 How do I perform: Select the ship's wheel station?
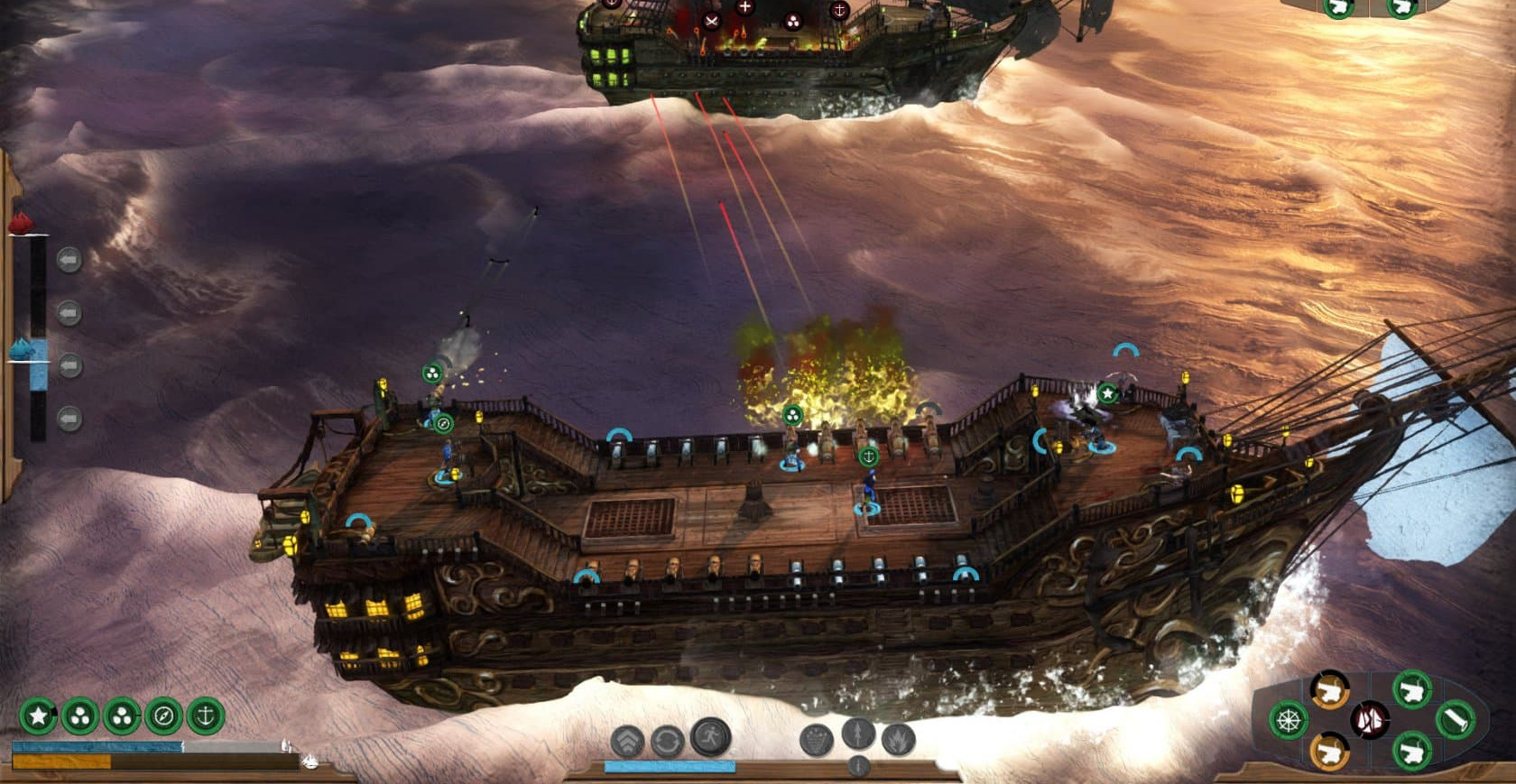[x=1289, y=720]
